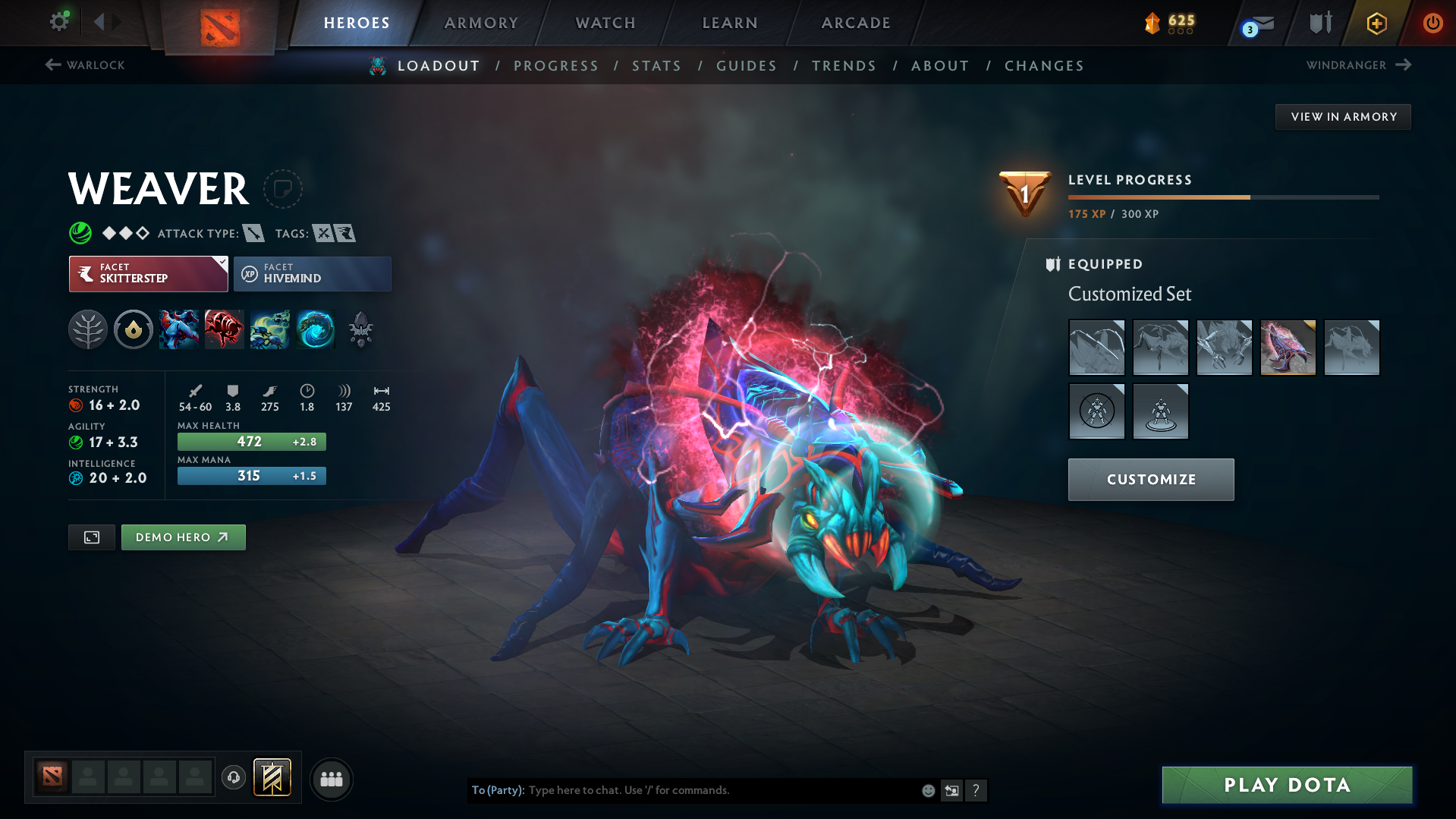Show the hero Stats section

(x=656, y=66)
